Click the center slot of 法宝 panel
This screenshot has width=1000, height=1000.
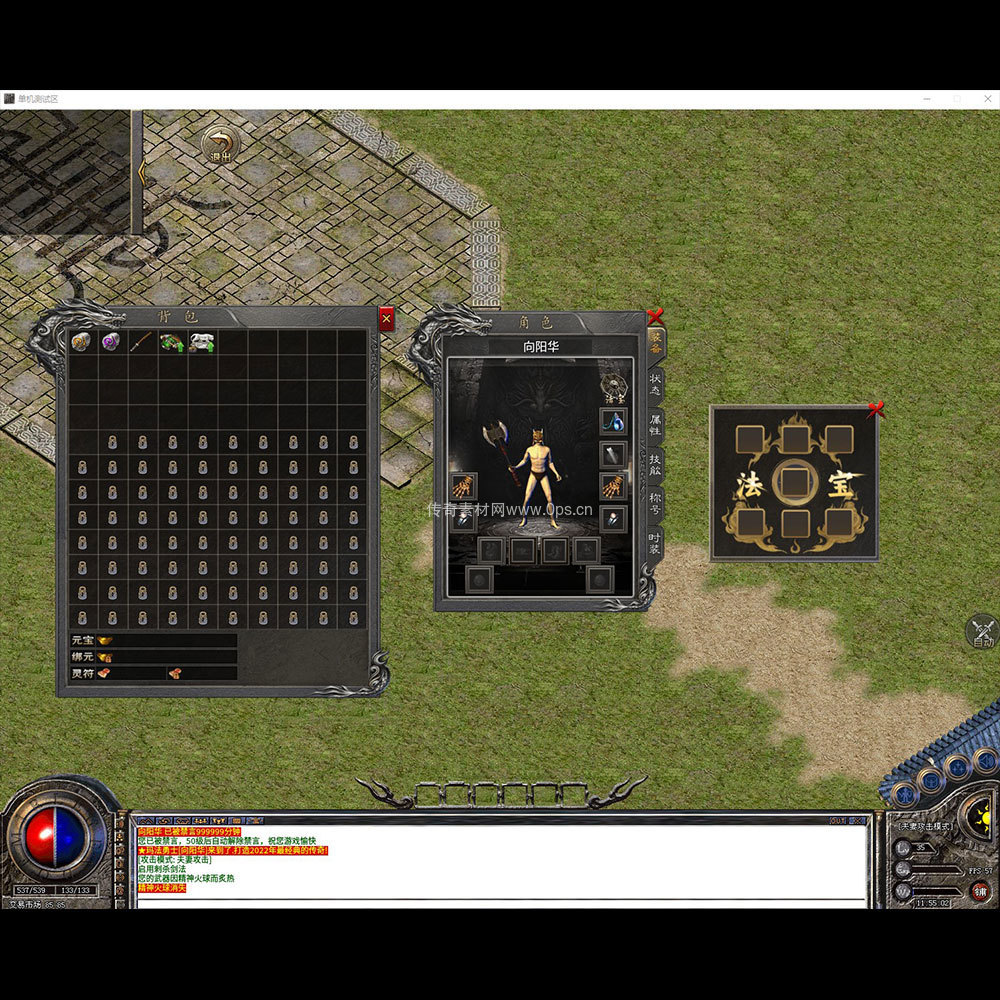pyautogui.click(x=794, y=482)
